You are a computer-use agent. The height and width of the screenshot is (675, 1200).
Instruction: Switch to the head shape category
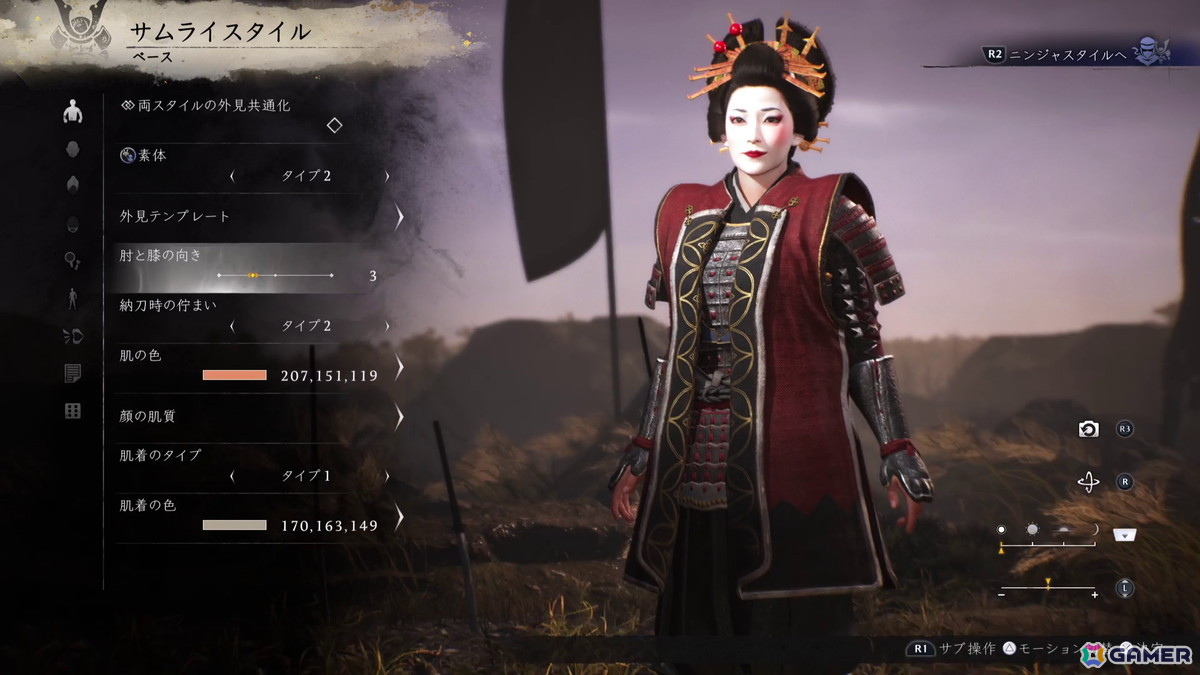(72, 149)
